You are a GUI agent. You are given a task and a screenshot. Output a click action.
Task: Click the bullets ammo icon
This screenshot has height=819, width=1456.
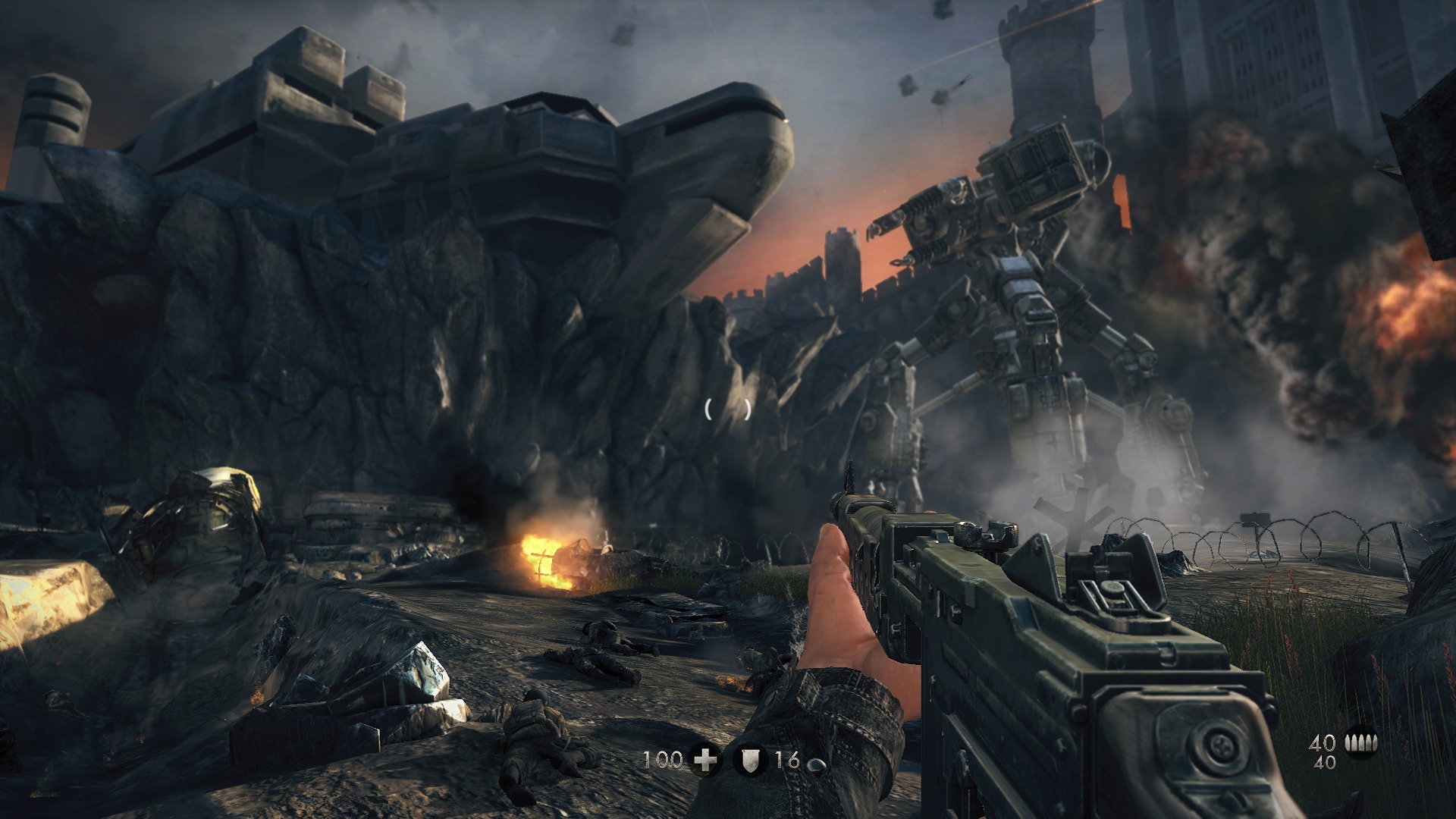1360,742
